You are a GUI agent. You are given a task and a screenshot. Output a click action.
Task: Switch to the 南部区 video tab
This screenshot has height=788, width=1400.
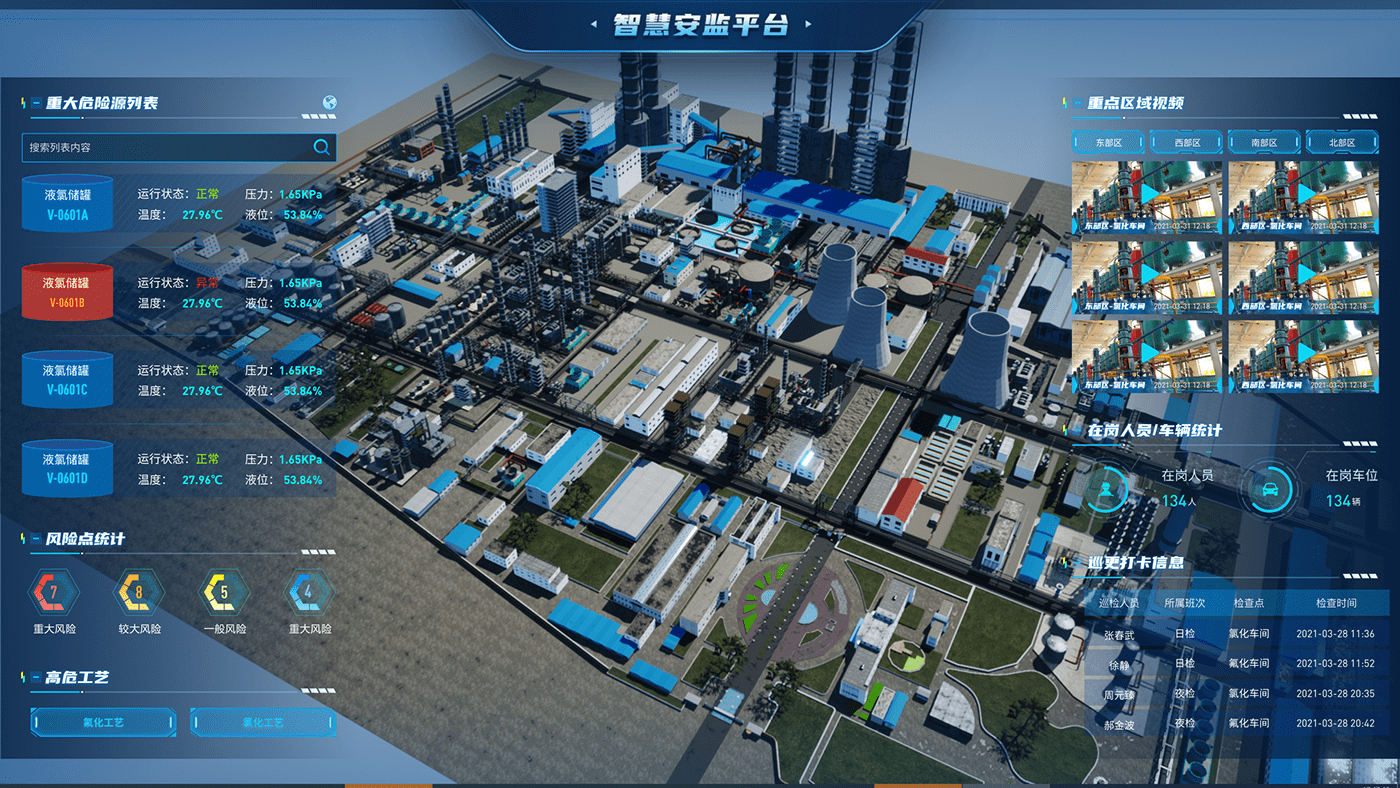(x=1262, y=141)
